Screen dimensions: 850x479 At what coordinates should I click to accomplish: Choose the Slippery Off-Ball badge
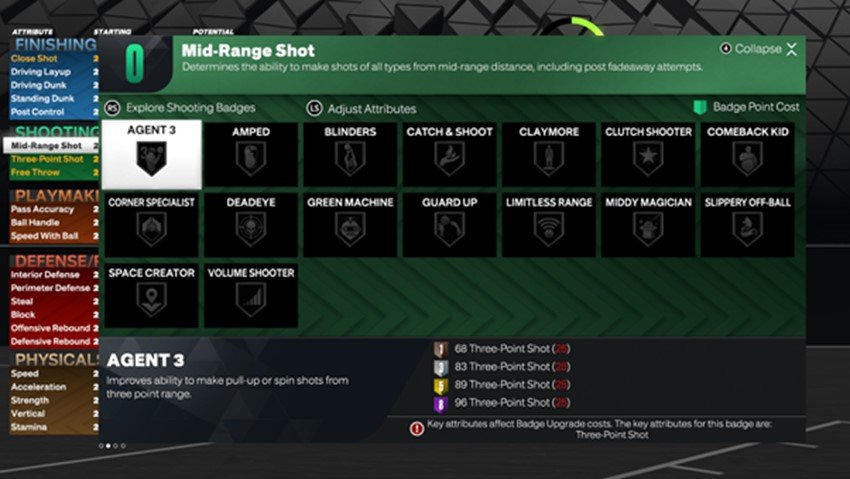pos(747,225)
